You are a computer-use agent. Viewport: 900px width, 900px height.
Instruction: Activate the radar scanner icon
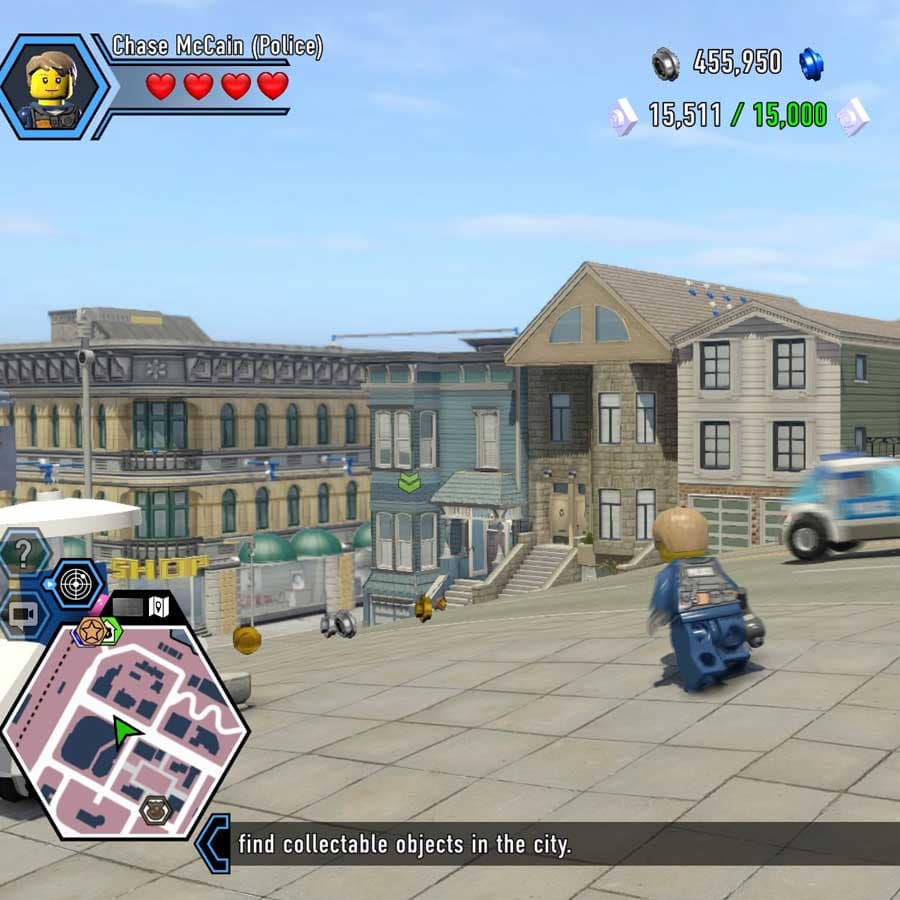76,584
